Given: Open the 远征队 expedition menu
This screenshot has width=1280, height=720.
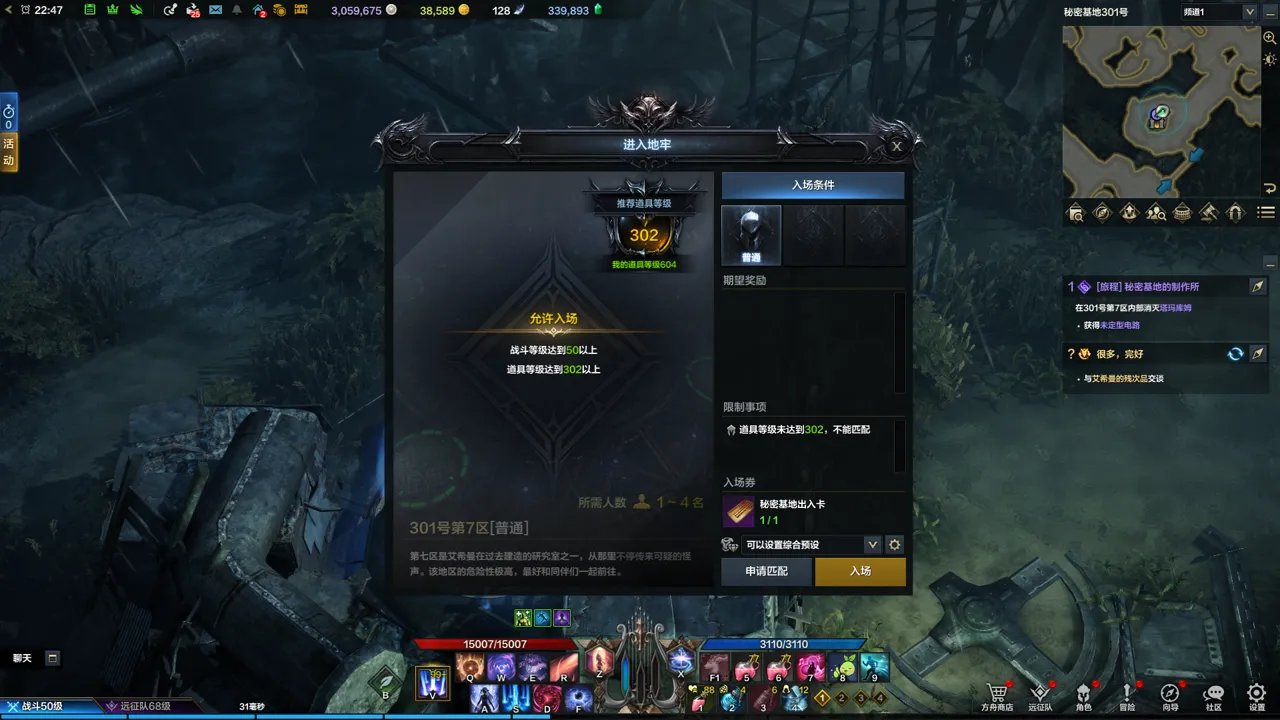Looking at the screenshot, I should click(x=1040, y=696).
